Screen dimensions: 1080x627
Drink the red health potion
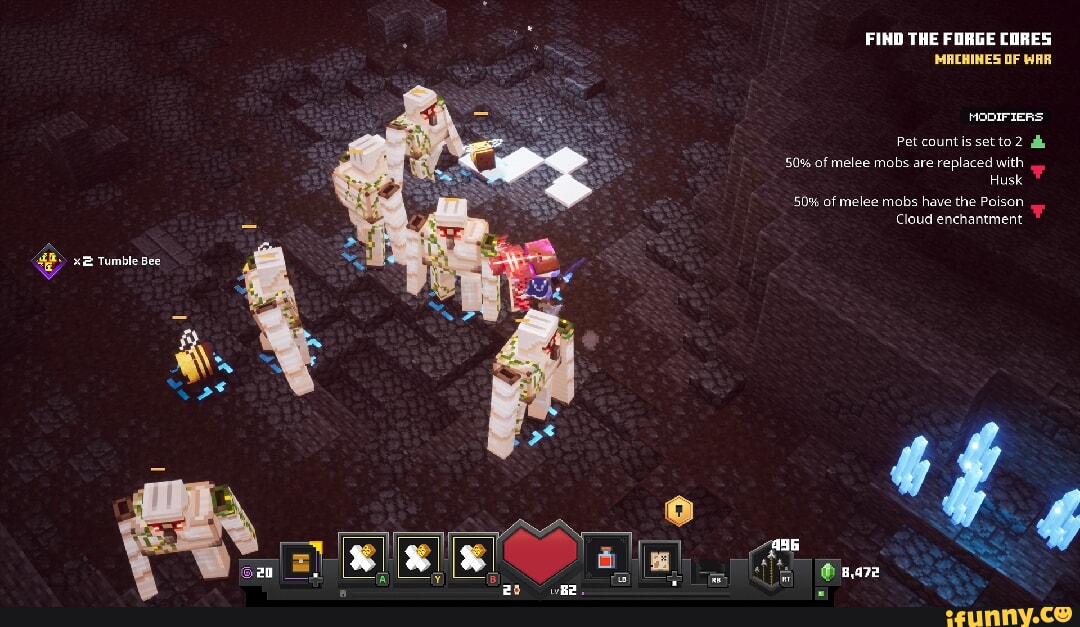click(606, 558)
